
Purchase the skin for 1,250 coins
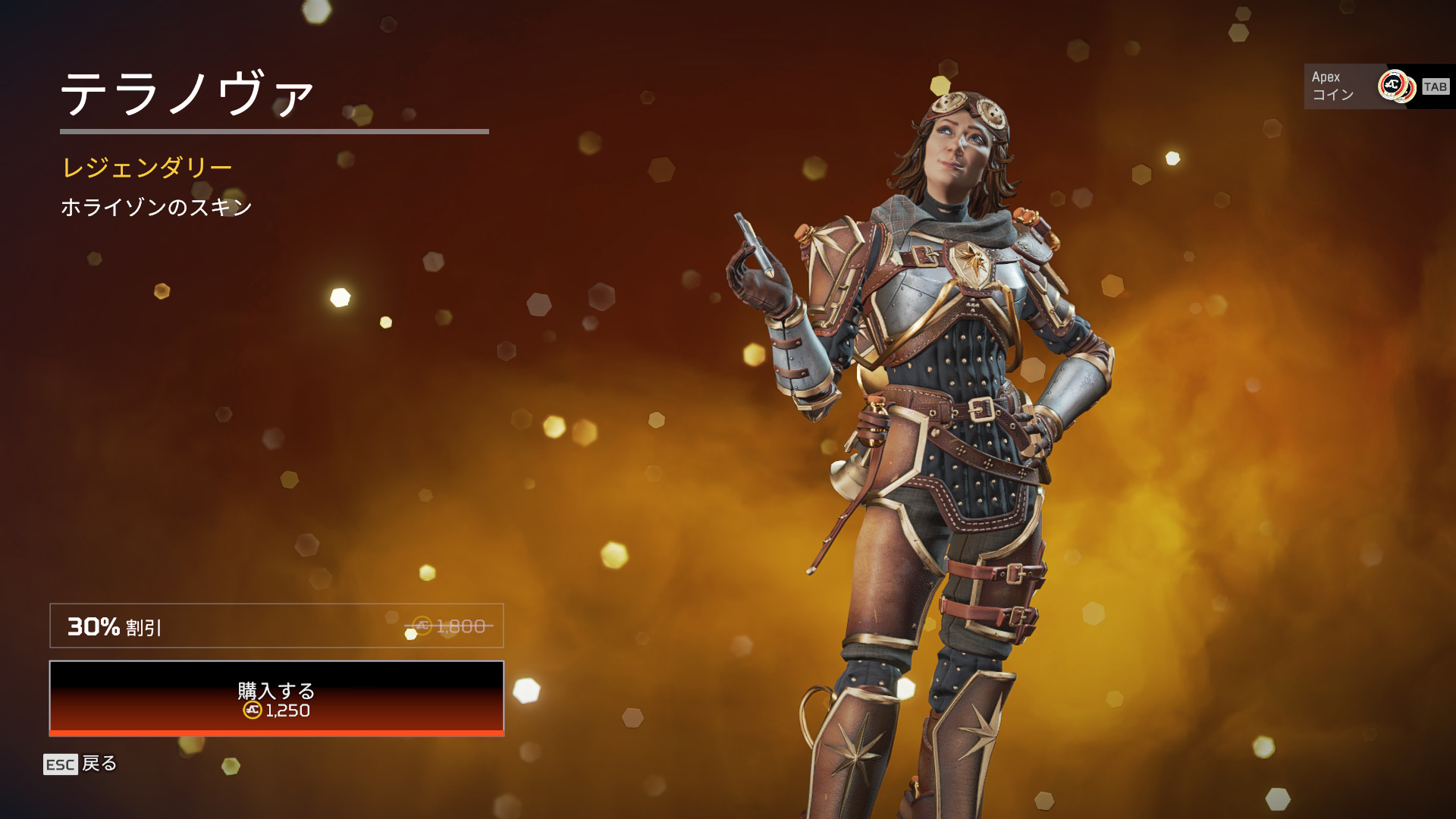click(x=276, y=698)
